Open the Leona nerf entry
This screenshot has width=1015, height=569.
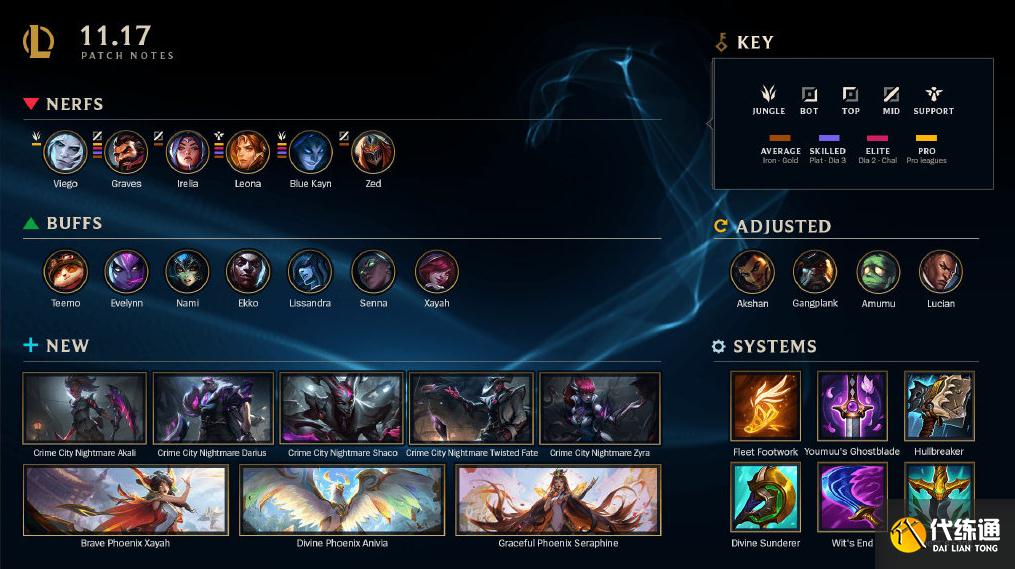(x=248, y=153)
